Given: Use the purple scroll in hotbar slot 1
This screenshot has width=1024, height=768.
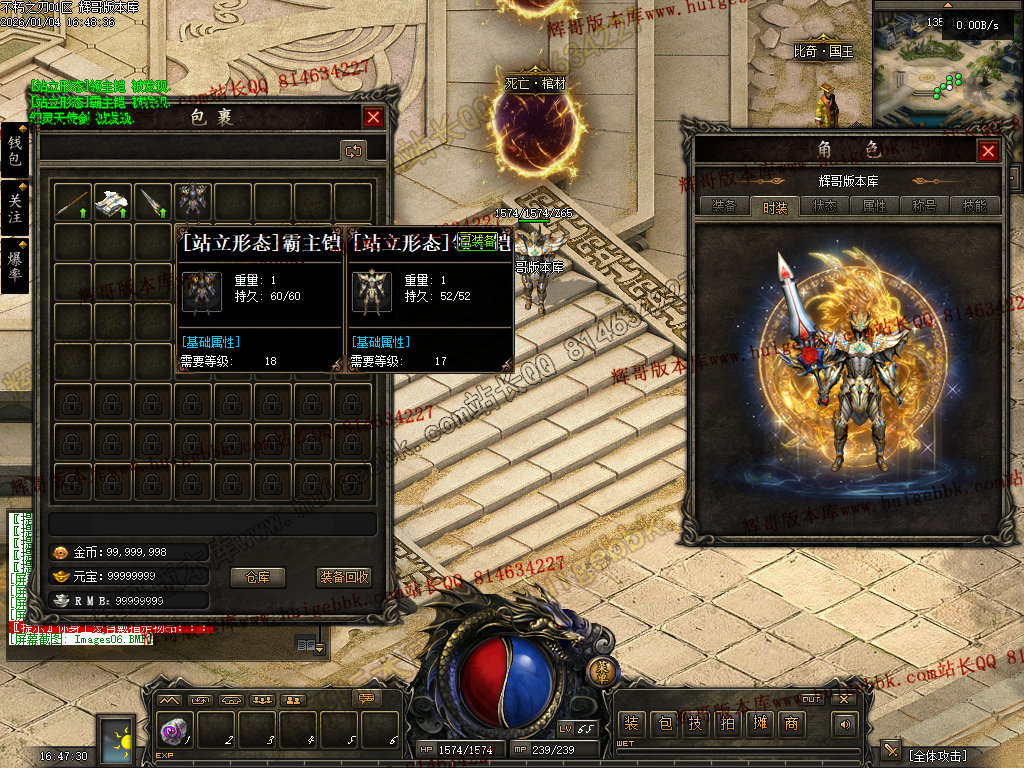Looking at the screenshot, I should pyautogui.click(x=173, y=731).
